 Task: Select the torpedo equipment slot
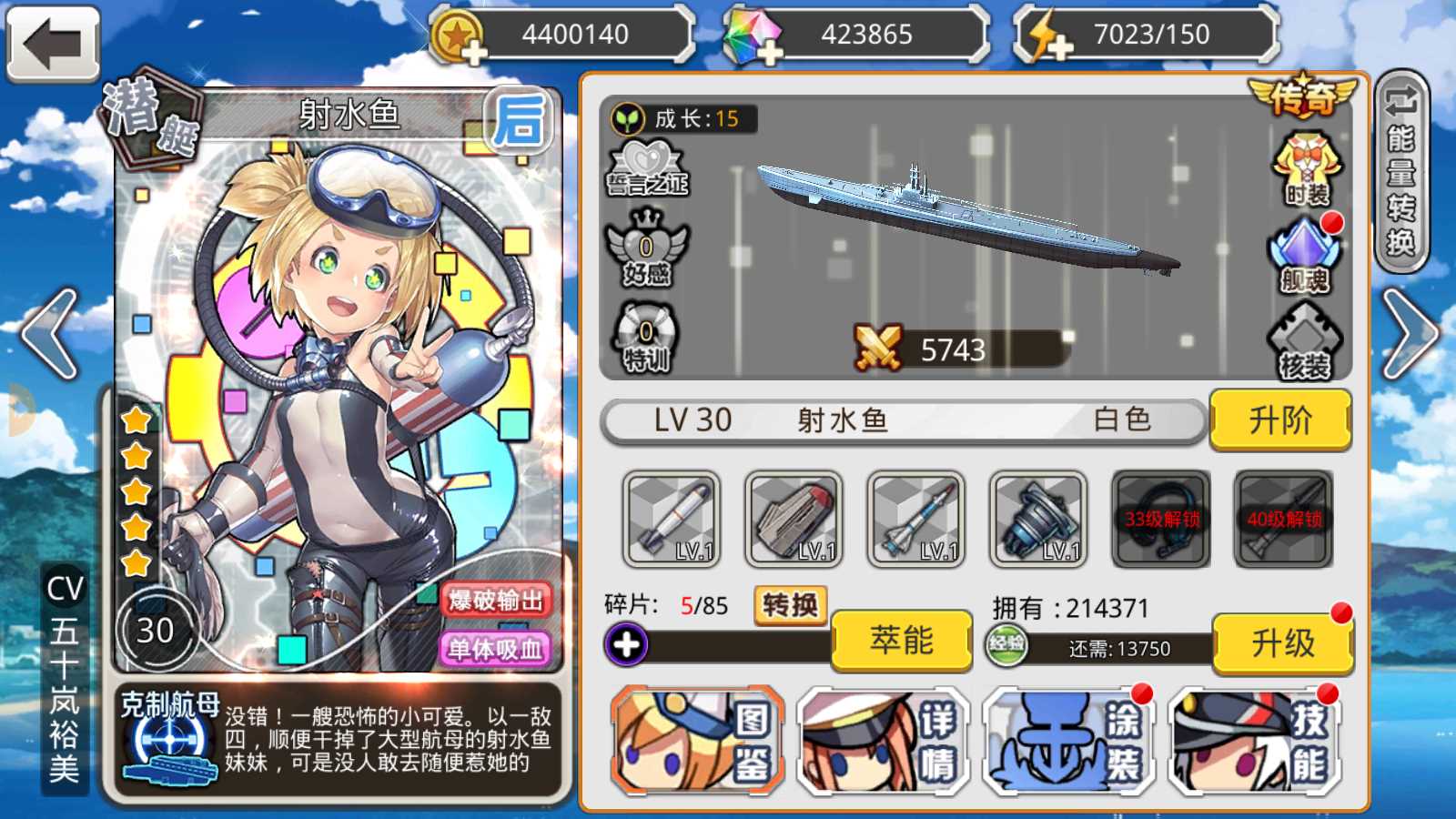(x=672, y=520)
